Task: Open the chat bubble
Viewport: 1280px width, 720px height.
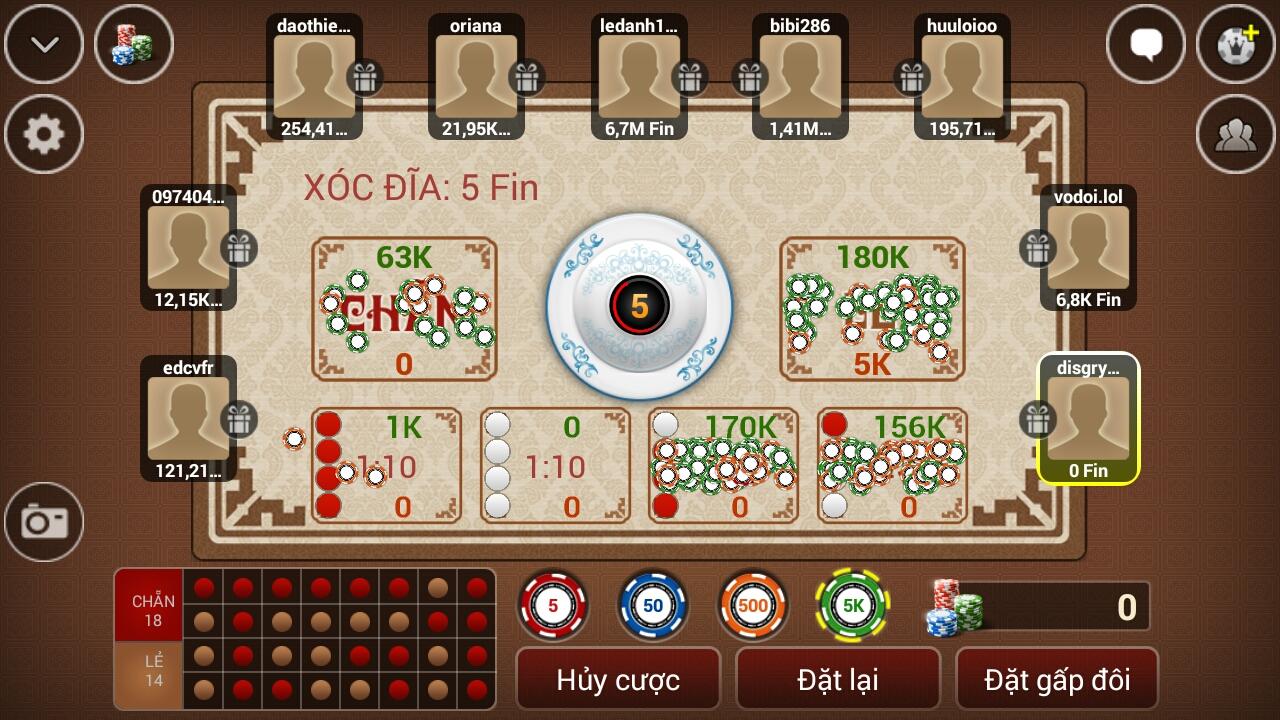Action: (x=1146, y=44)
